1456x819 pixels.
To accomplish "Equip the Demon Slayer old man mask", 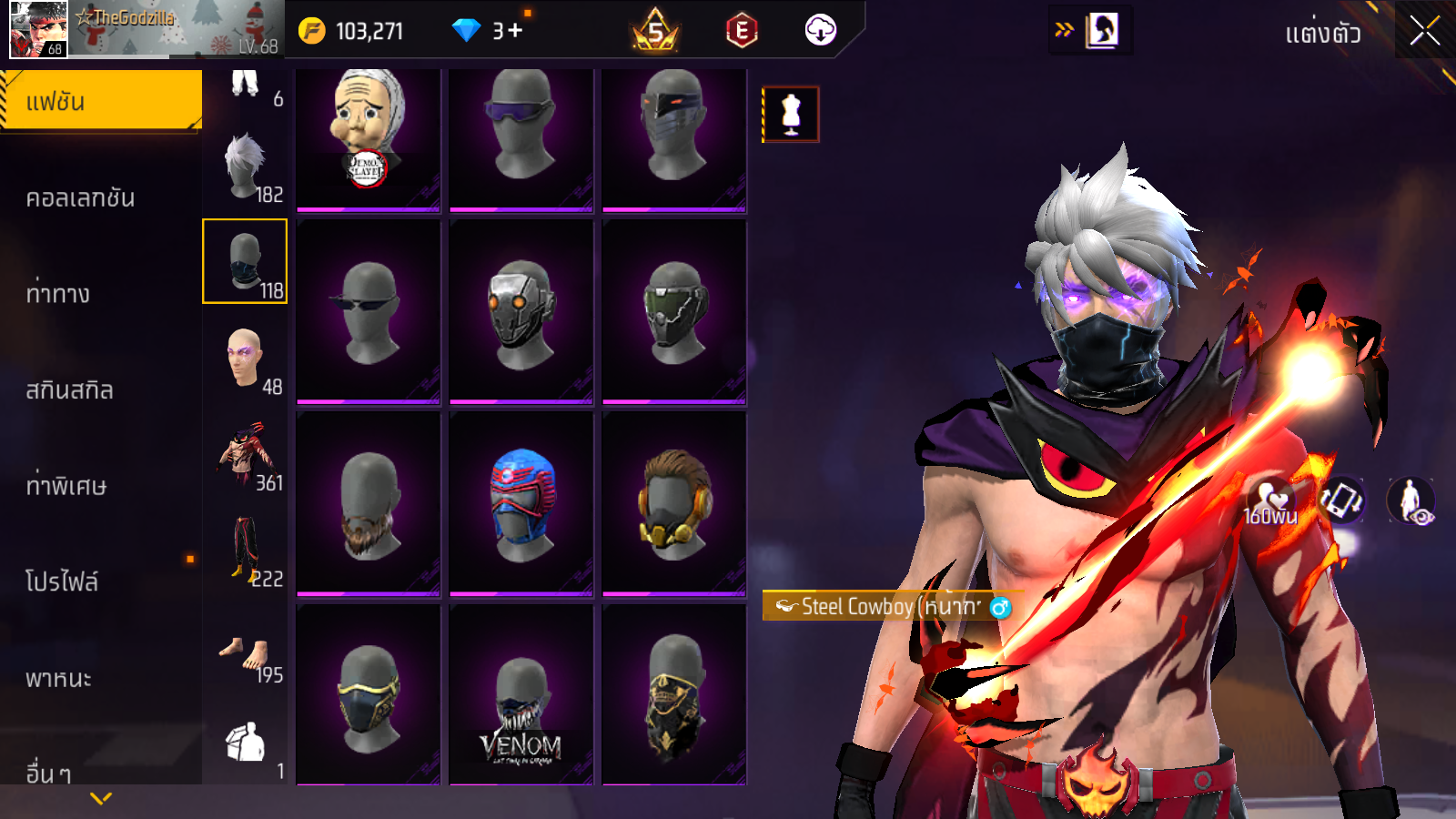I will 369,136.
